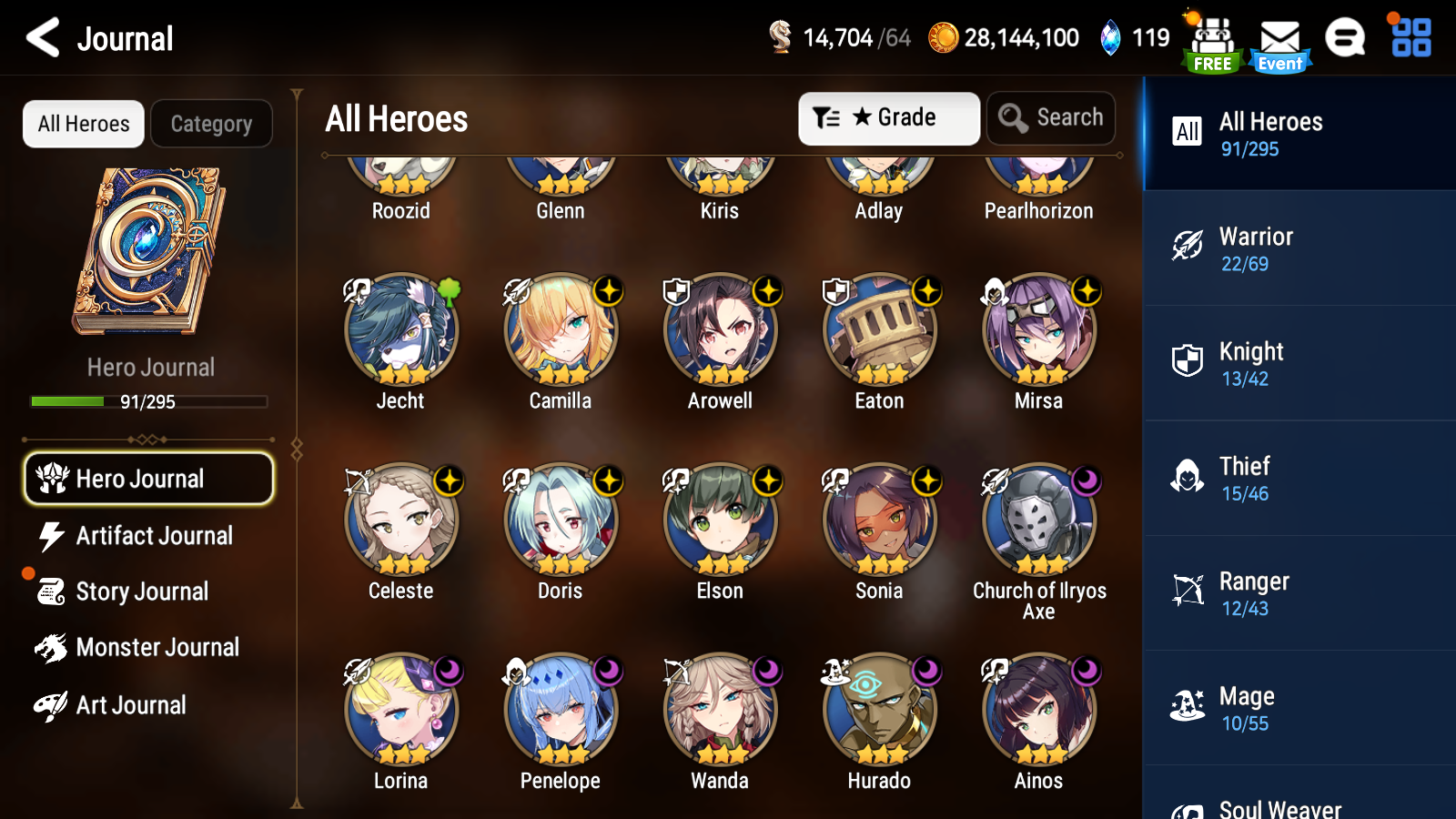
Task: Click the Hero Journal progress bar
Action: point(148,401)
